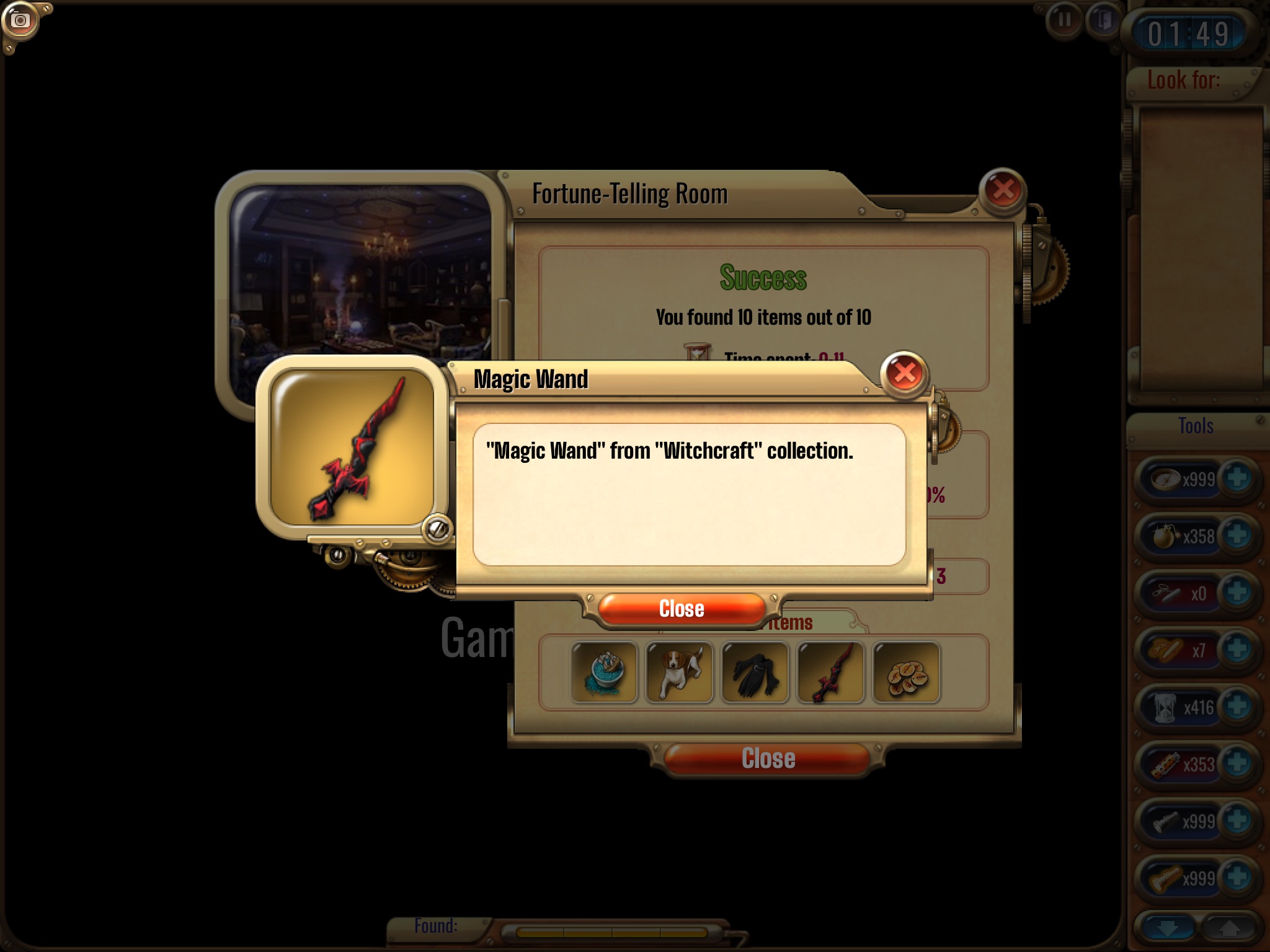Image resolution: width=1270 pixels, height=952 pixels.
Task: Close the Fortune-Telling Room results window via X
Action: [x=1003, y=190]
